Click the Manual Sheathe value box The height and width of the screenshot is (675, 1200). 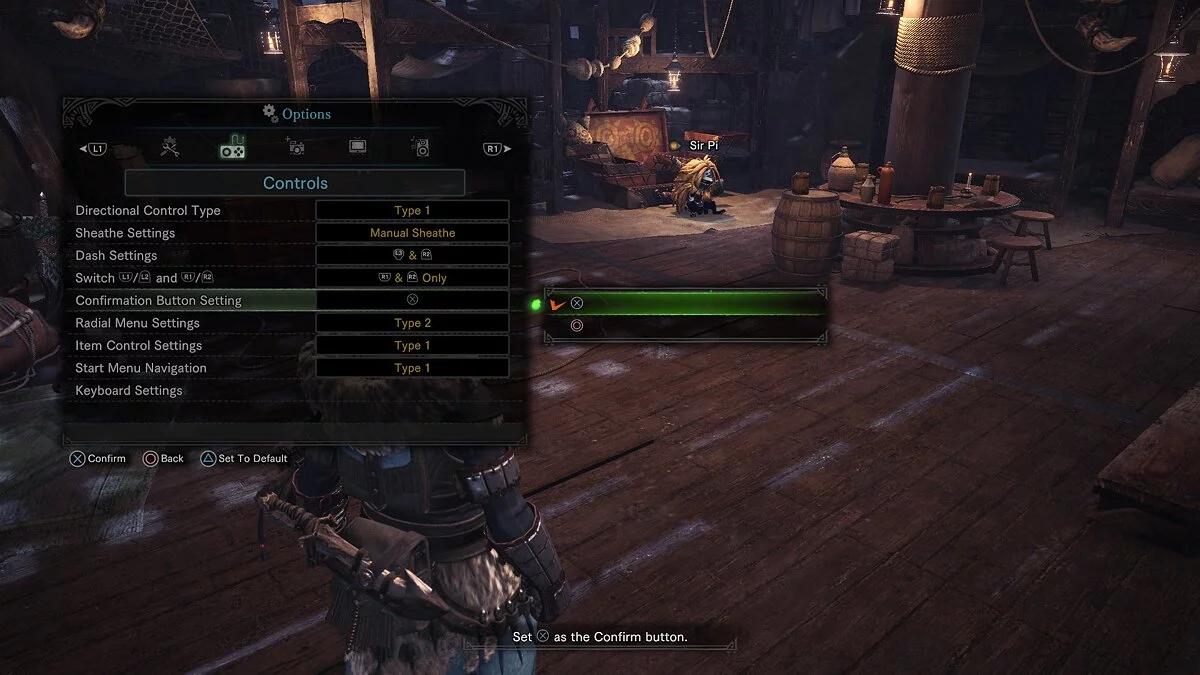[x=412, y=233]
